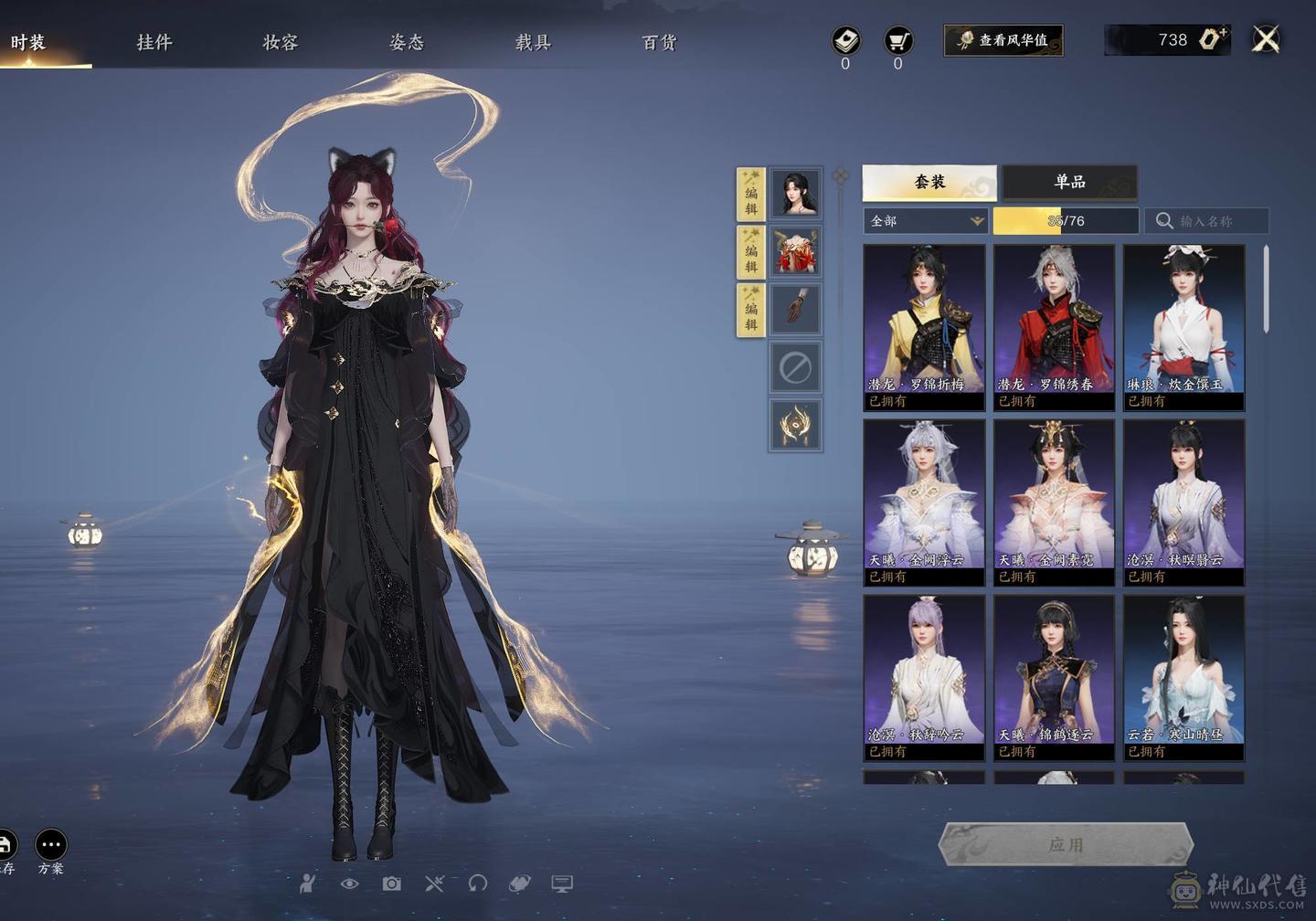Go to the 载具 tab
This screenshot has width=1316, height=921.
533,42
